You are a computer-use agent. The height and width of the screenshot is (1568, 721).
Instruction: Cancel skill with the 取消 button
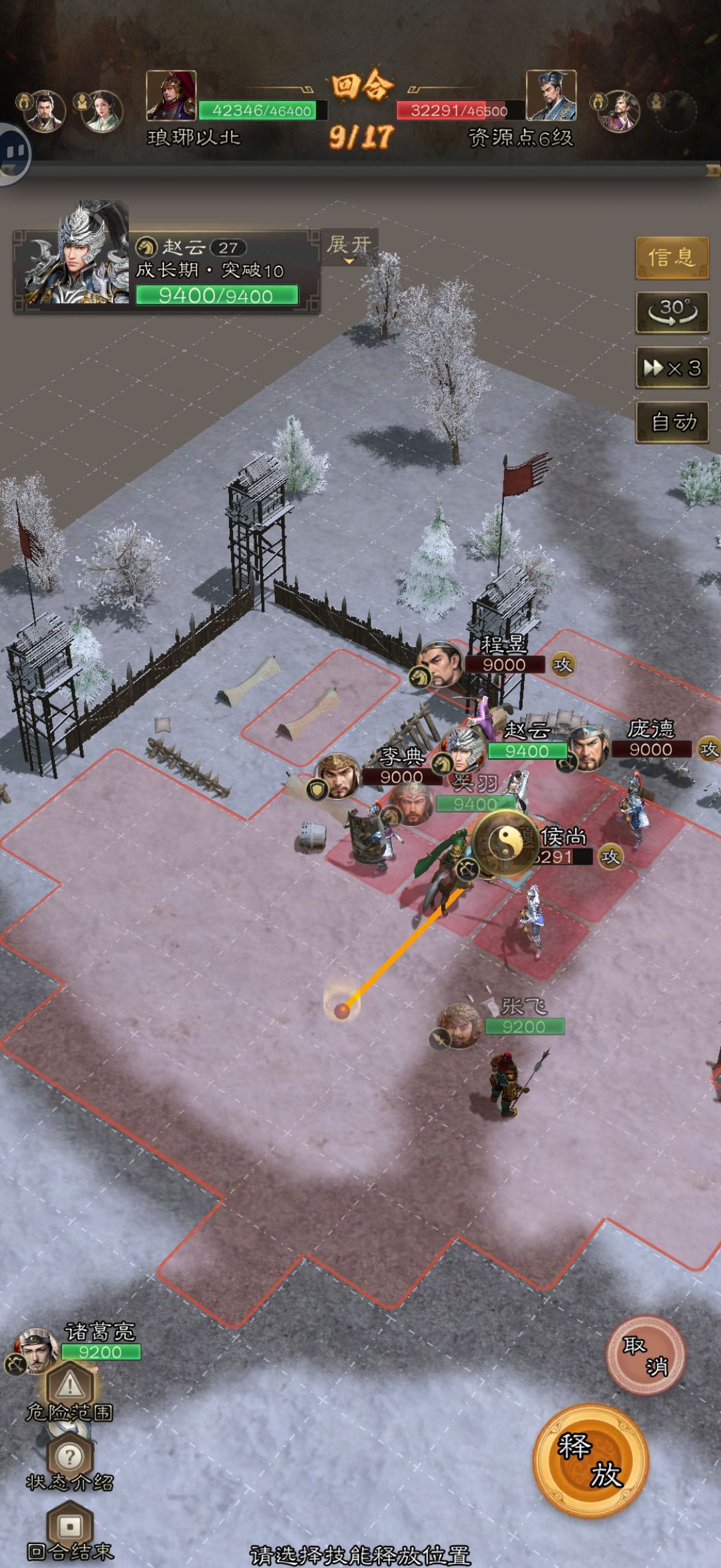(x=645, y=1355)
